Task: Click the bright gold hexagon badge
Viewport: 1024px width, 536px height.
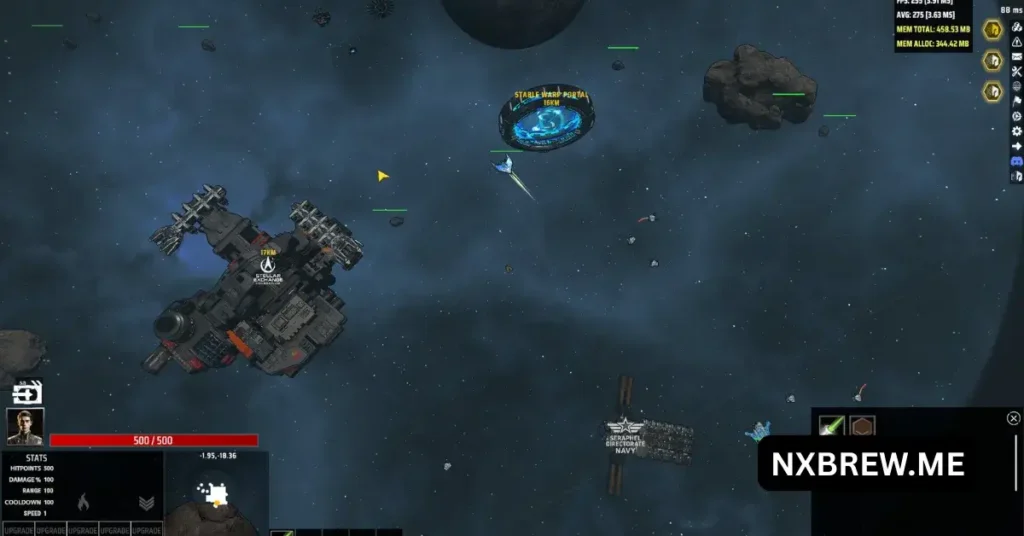Action: 992,30
